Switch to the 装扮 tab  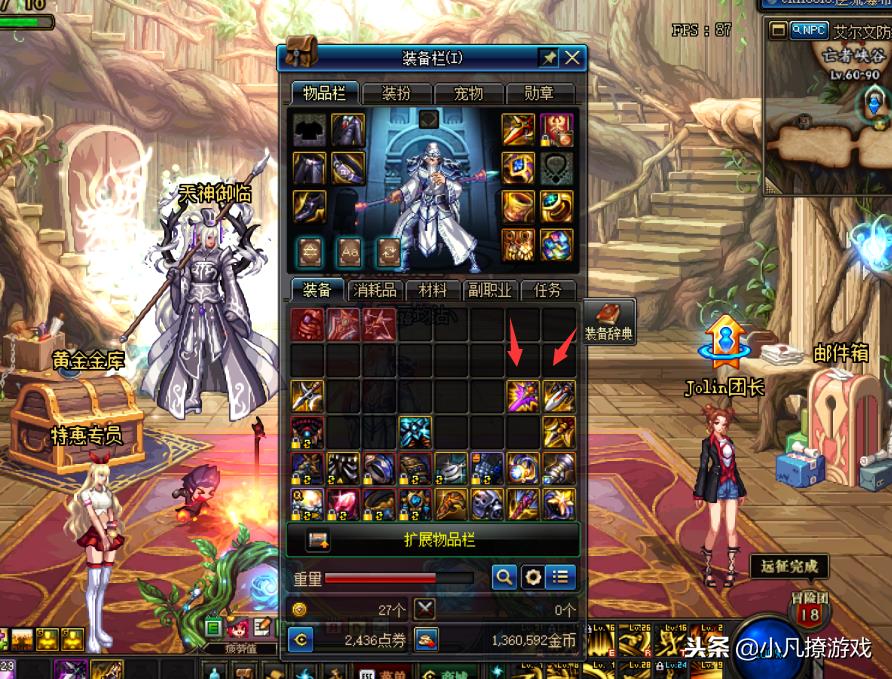(x=395, y=94)
